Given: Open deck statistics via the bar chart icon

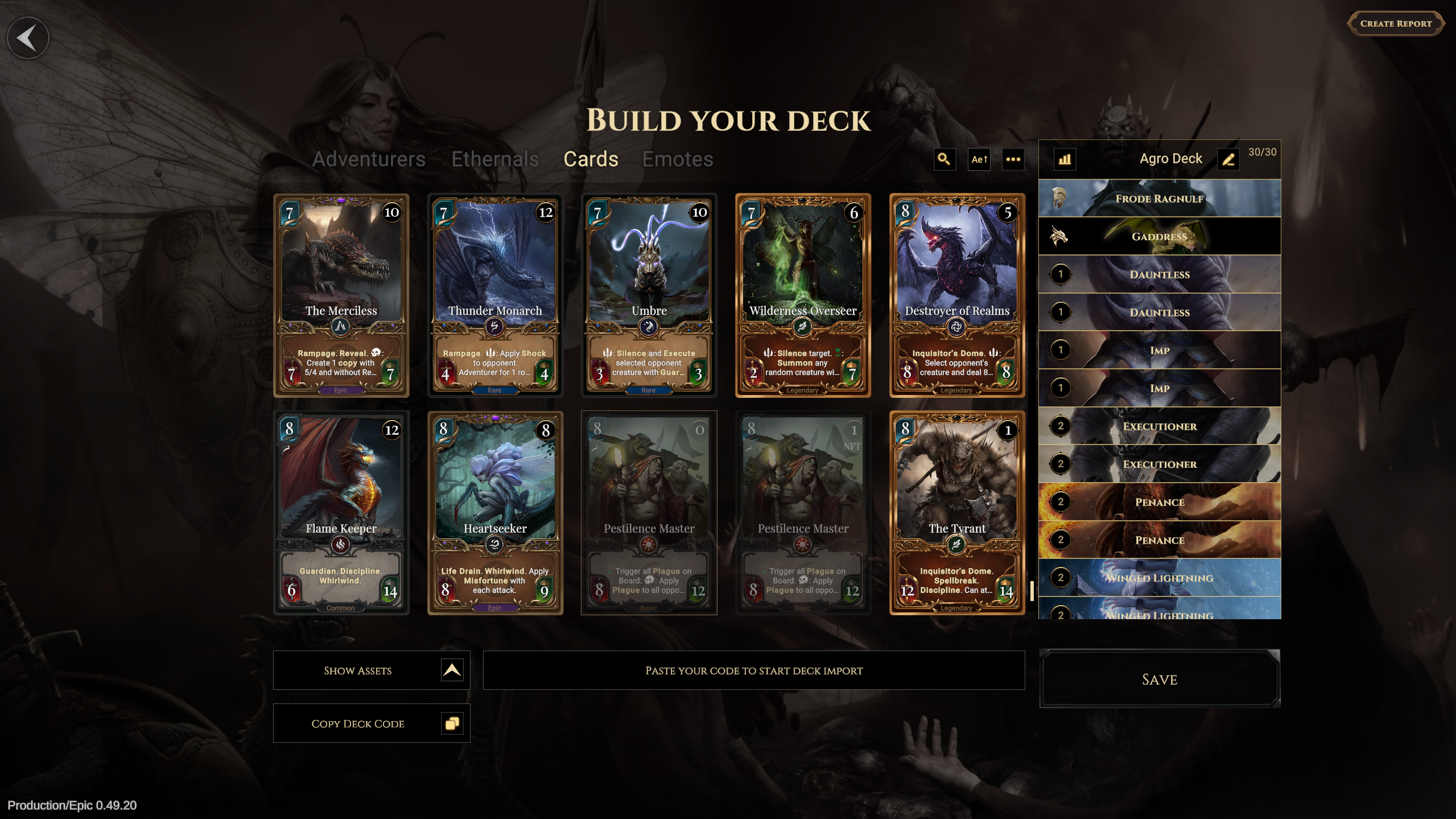Looking at the screenshot, I should coord(1065,159).
